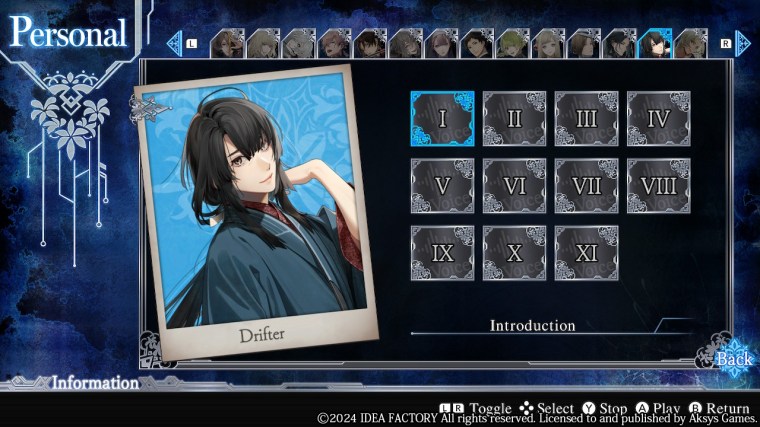Screen dimensions: 760x427
Task: Open voice clip IV
Action: pyautogui.click(x=658, y=119)
